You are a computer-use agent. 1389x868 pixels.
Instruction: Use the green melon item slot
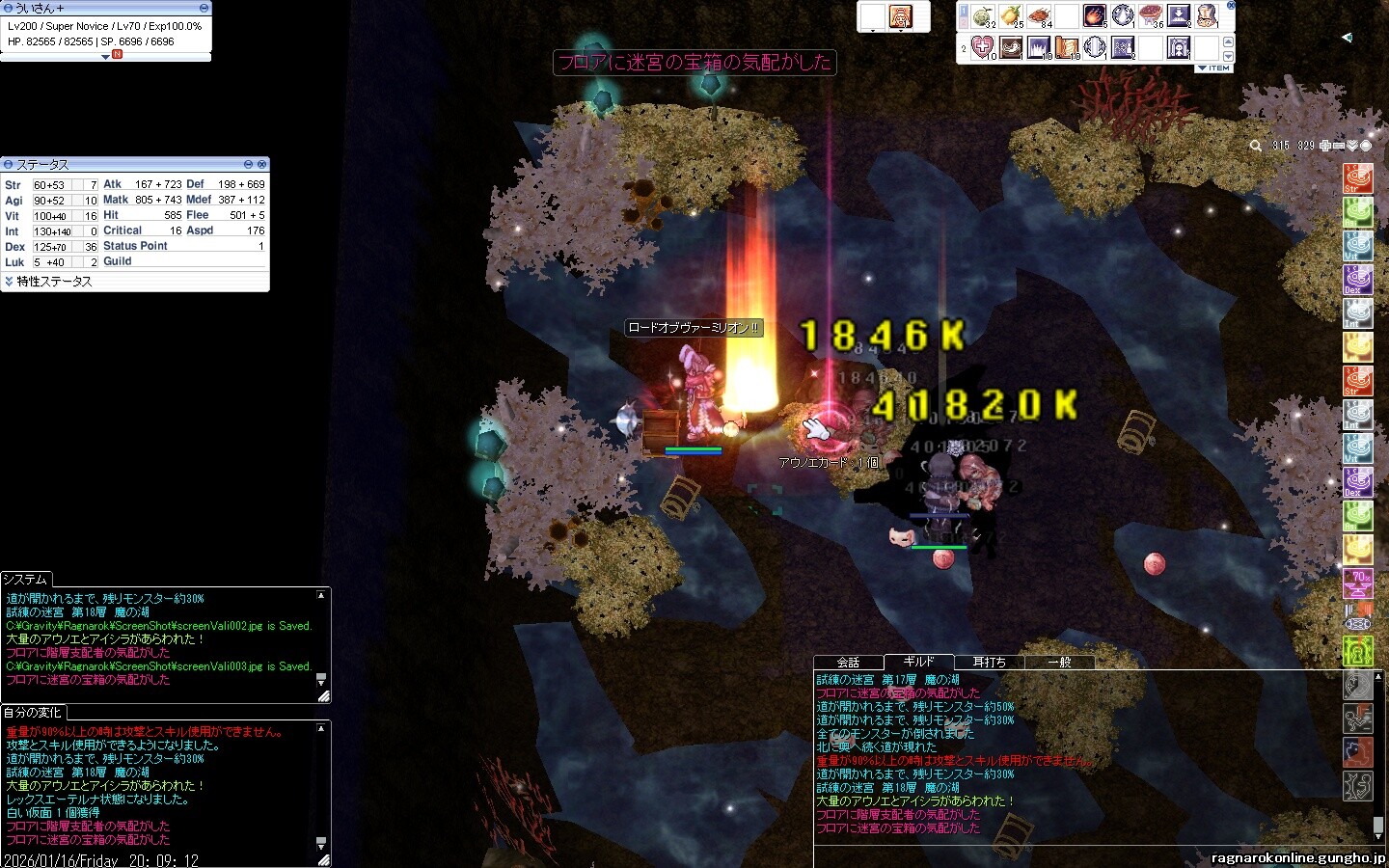(983, 16)
